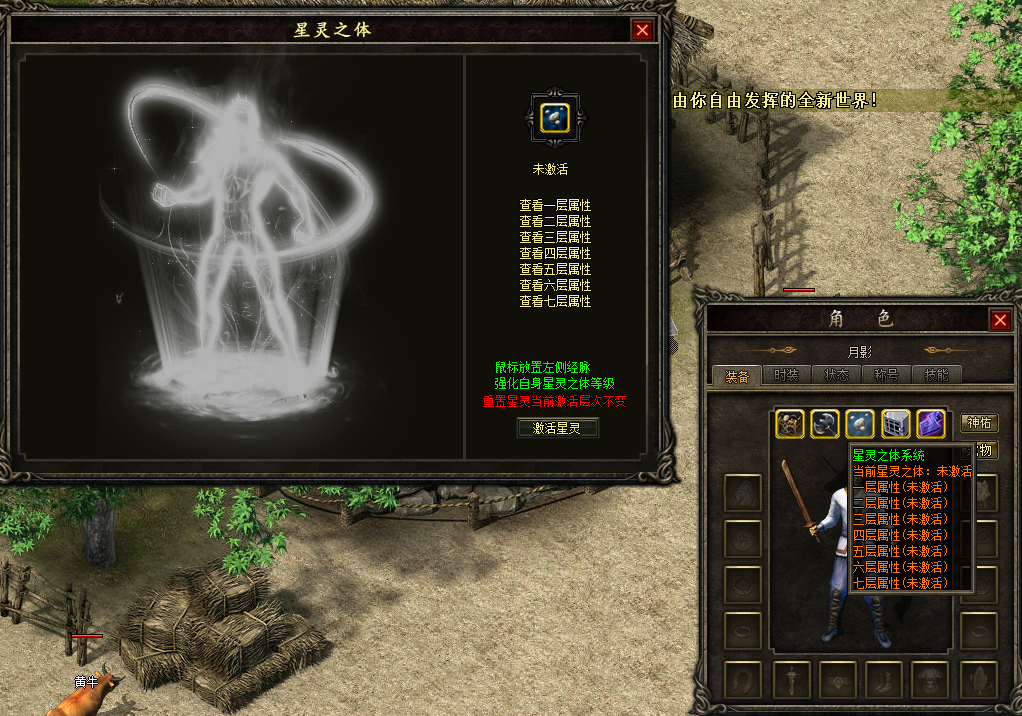Select the purple crystal icon
This screenshot has width=1022, height=716.
click(931, 424)
